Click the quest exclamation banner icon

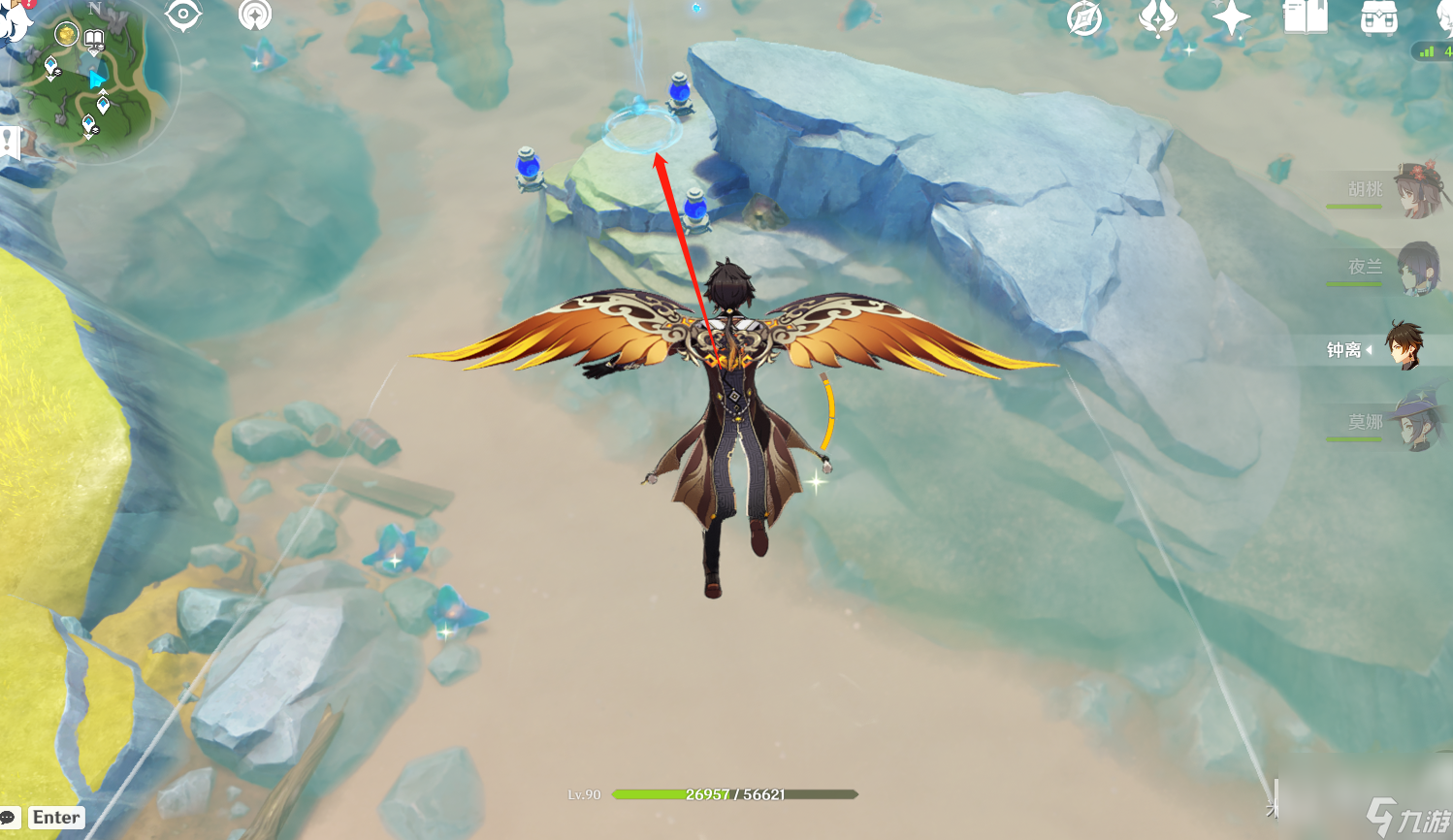click(x=10, y=142)
